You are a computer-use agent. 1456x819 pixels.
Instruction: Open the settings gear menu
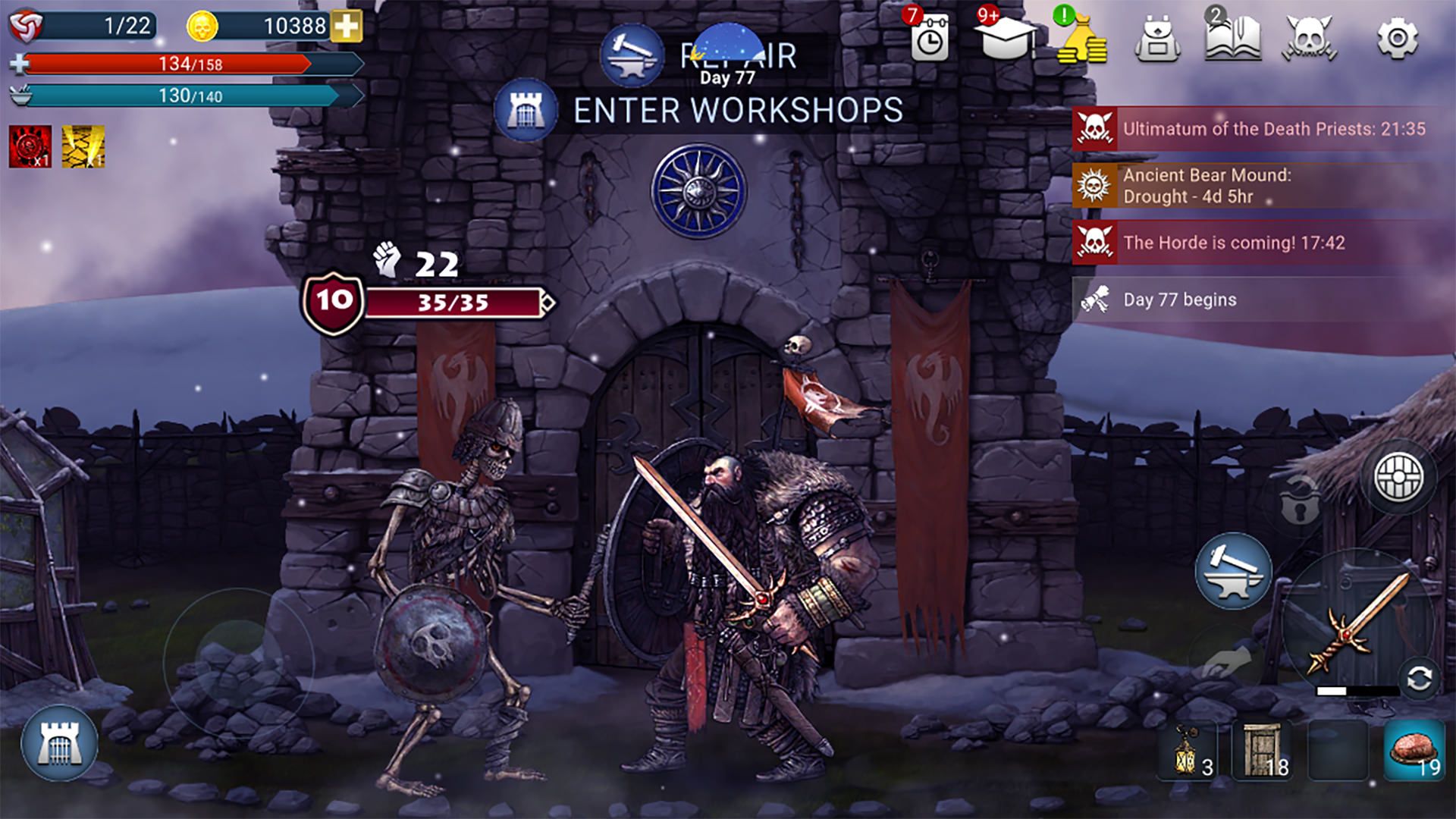click(1396, 38)
